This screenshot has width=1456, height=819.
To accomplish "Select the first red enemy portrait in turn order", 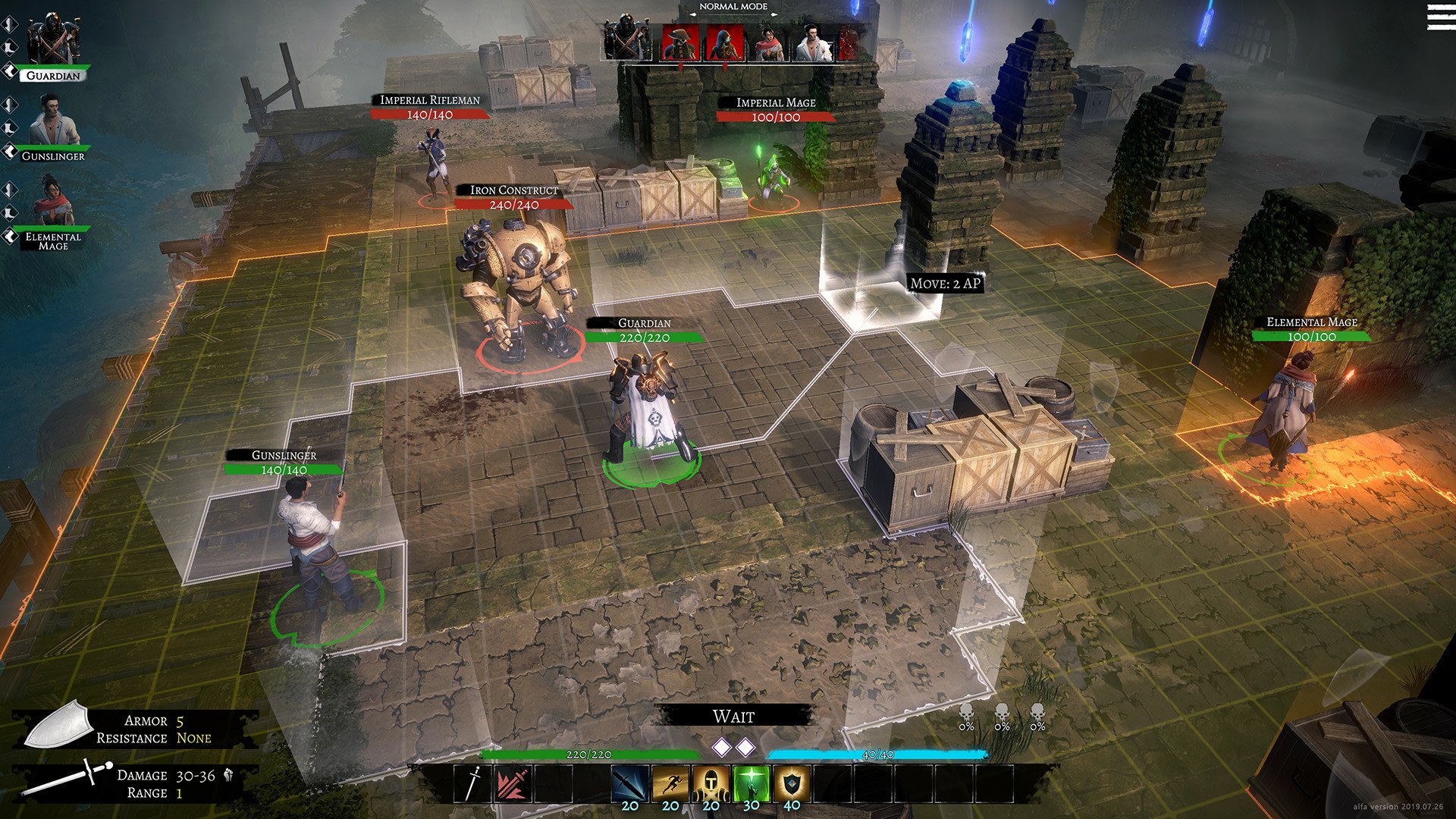I will (679, 41).
